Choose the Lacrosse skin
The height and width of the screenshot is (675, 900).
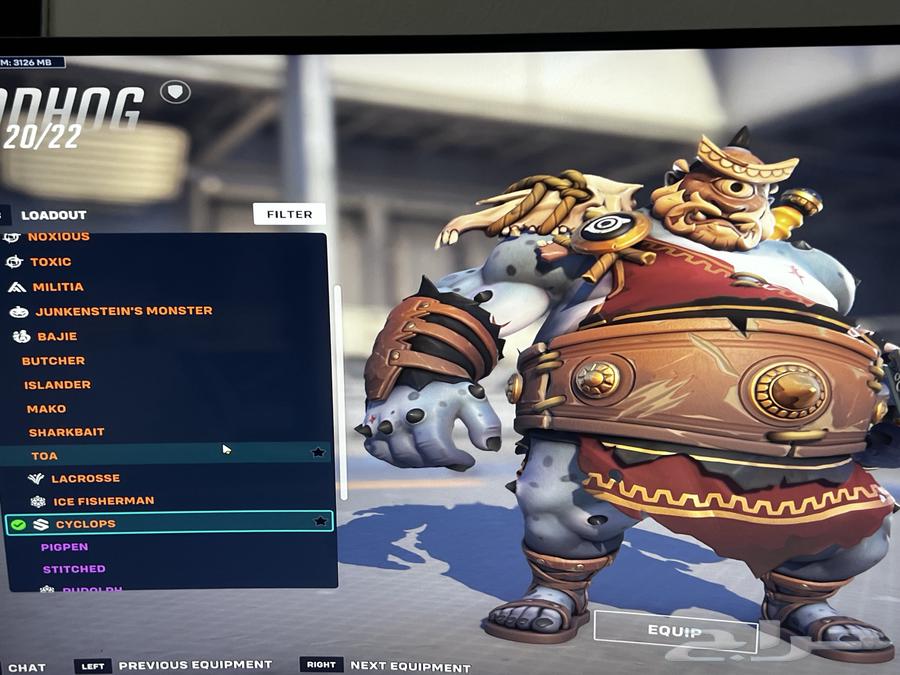click(85, 479)
